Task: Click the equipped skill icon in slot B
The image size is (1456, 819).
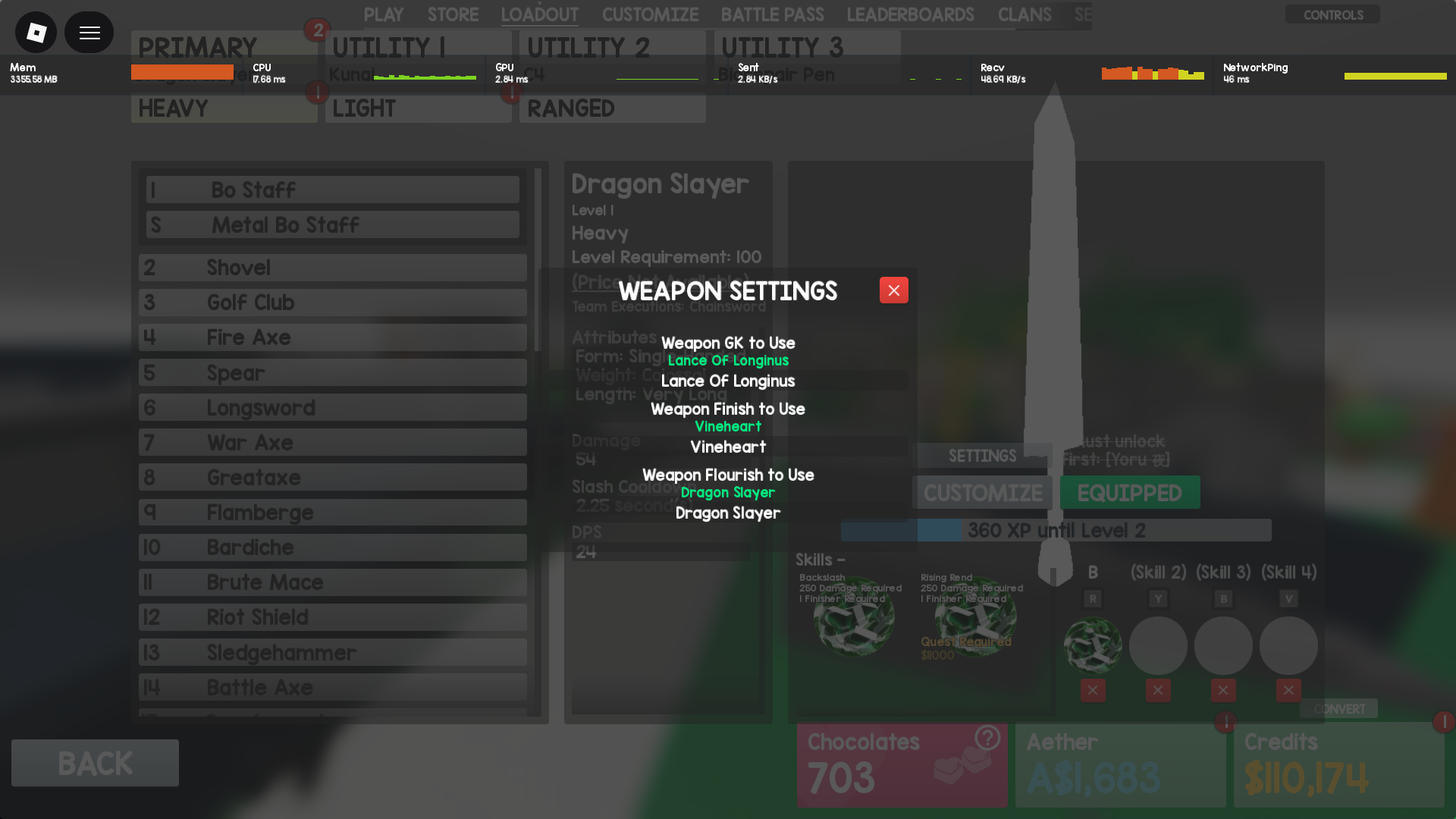Action: pos(1092,645)
